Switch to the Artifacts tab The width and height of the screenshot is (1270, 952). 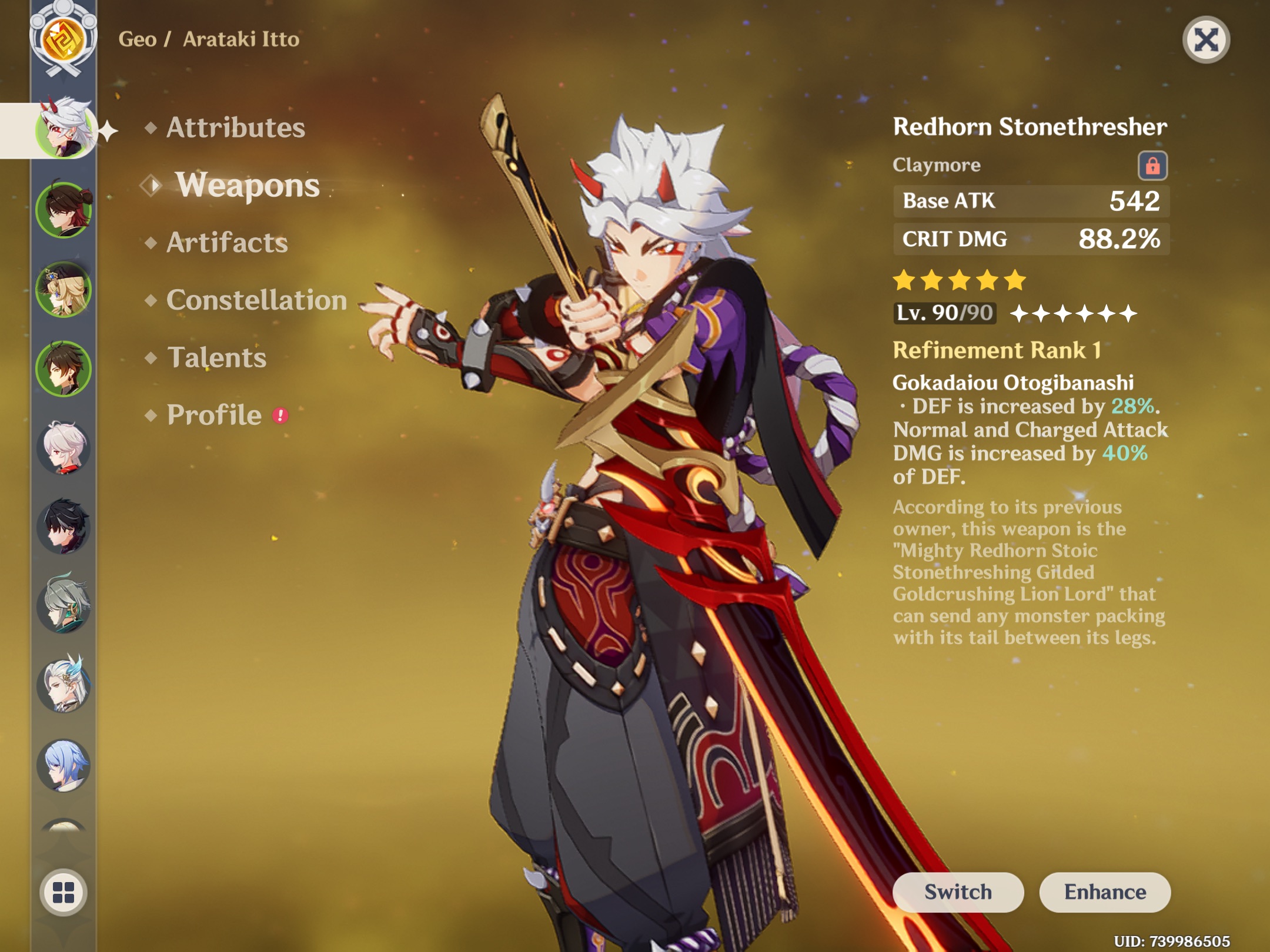(227, 242)
